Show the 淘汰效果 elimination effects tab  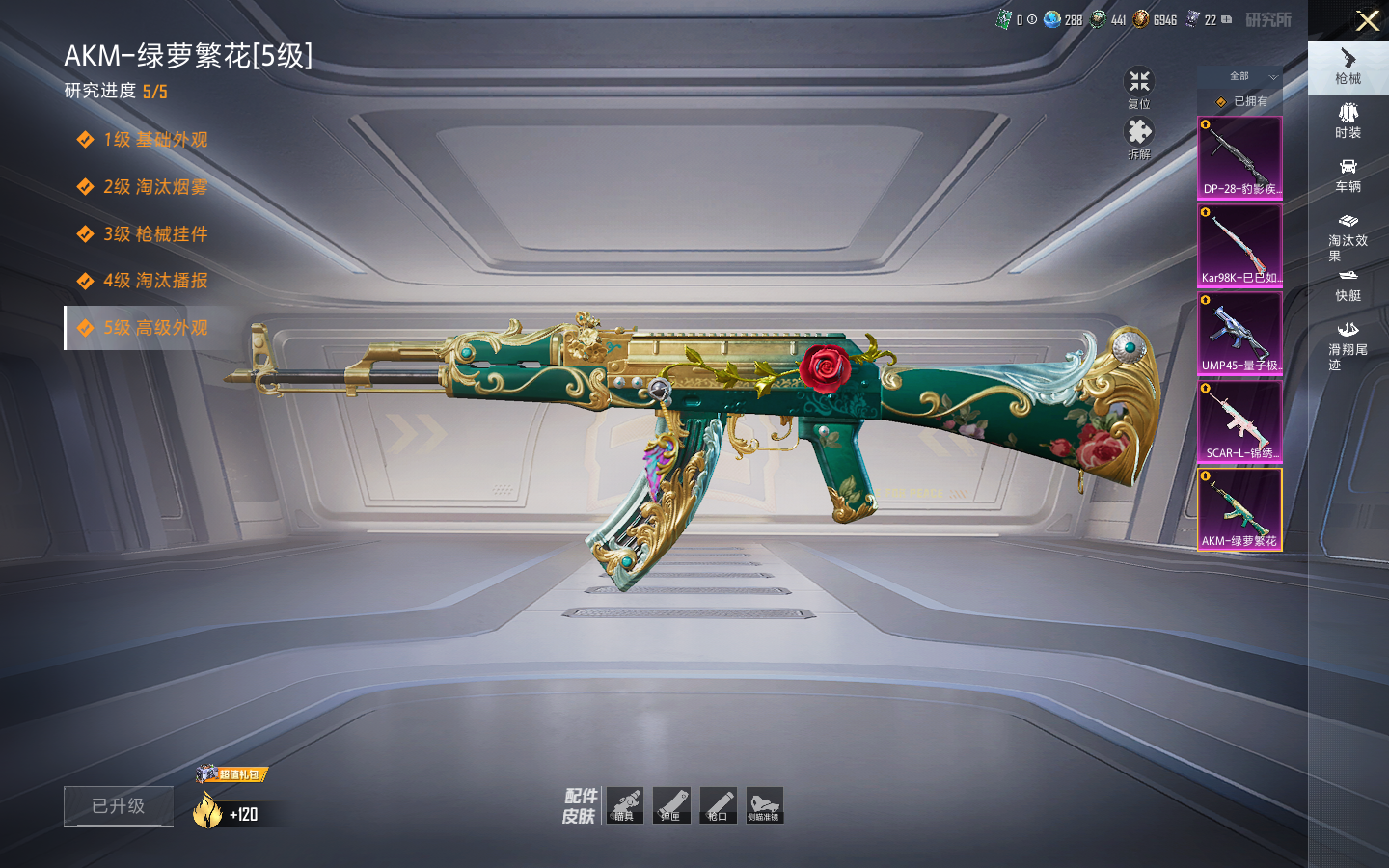pyautogui.click(x=1348, y=235)
